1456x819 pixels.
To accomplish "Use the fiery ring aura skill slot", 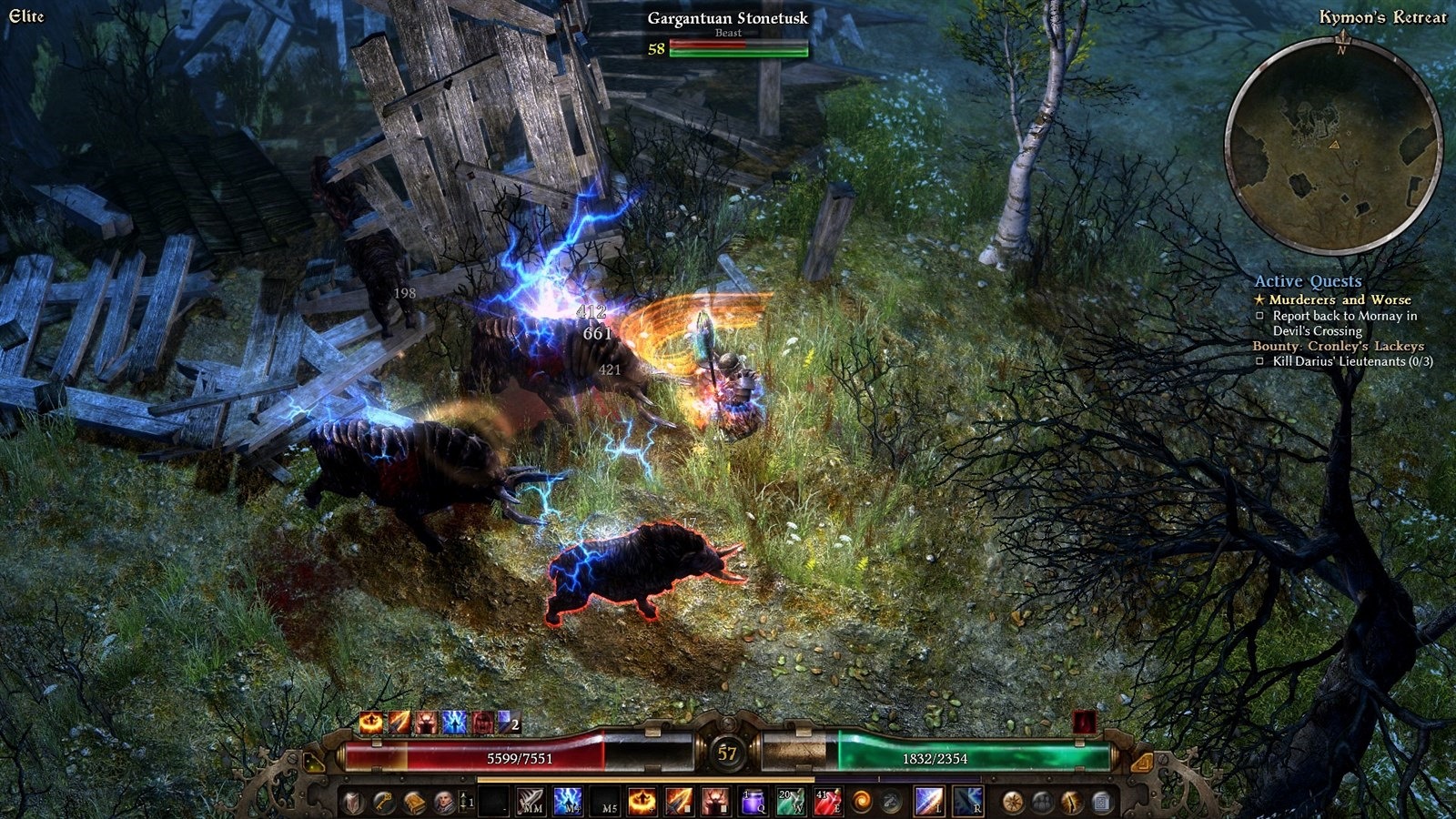I will tap(642, 802).
